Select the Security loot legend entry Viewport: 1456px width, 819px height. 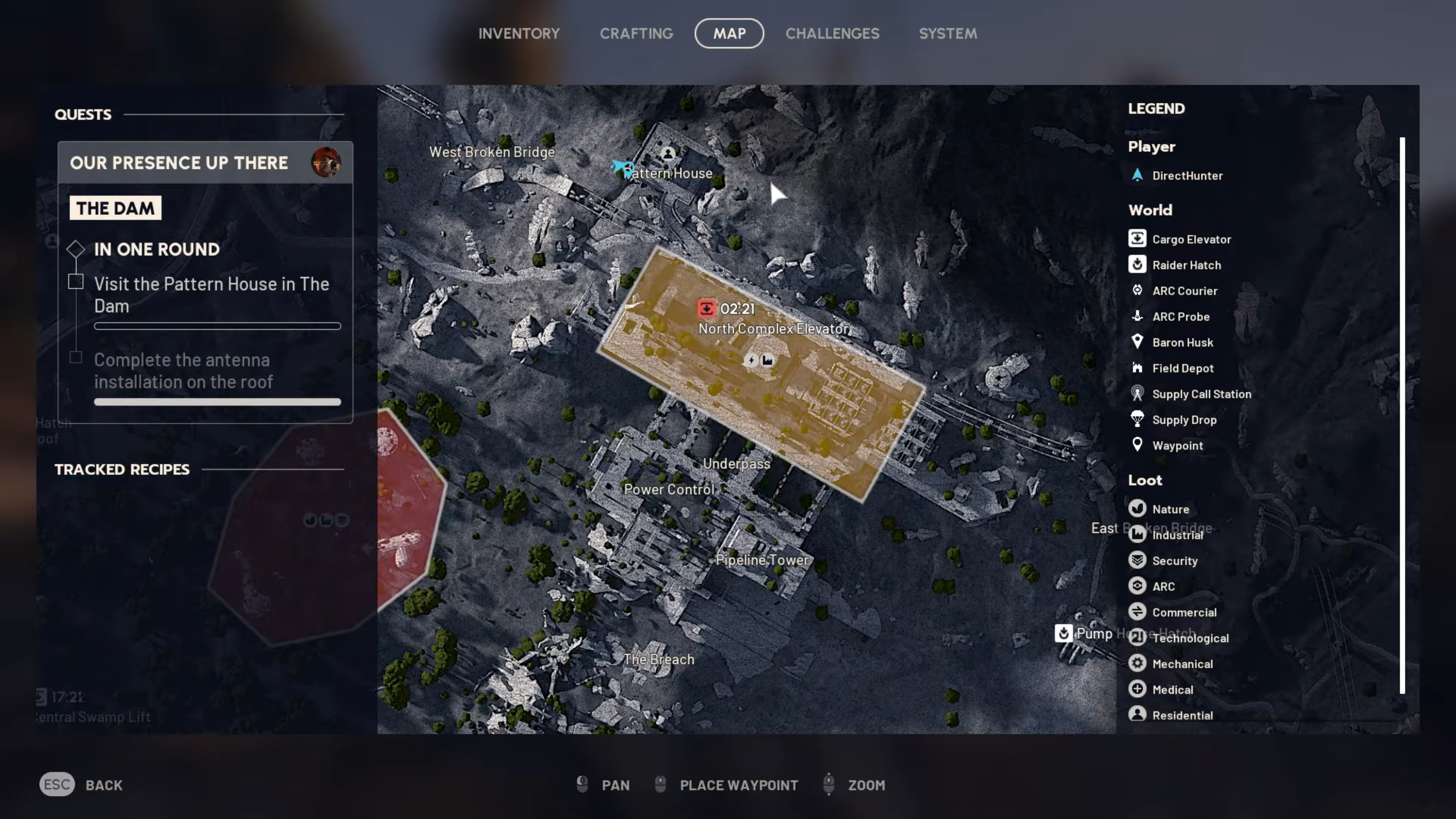click(1174, 561)
